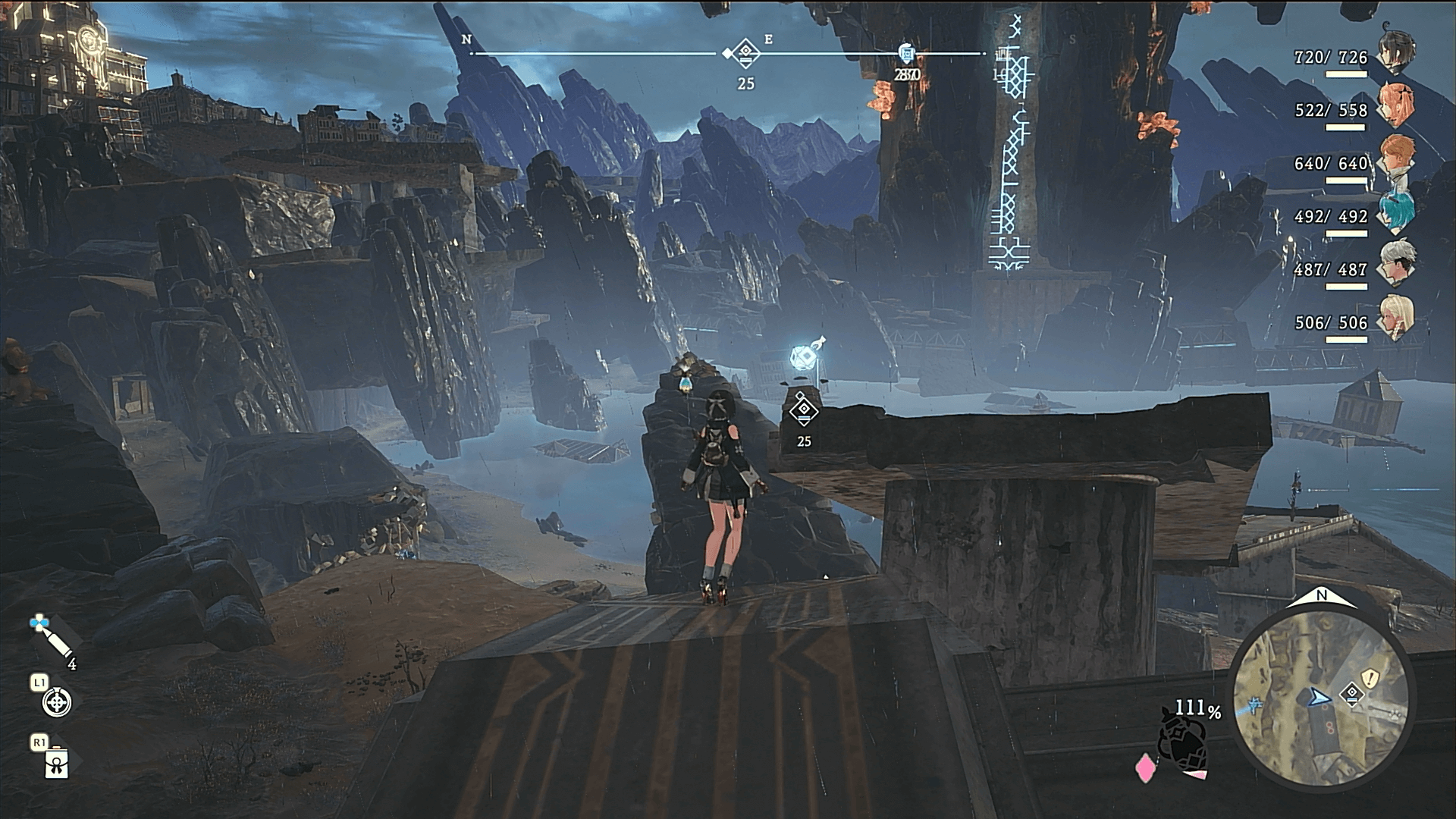Click the 111% energy bag gauge
Screen dimensions: 1456x819
1185,745
